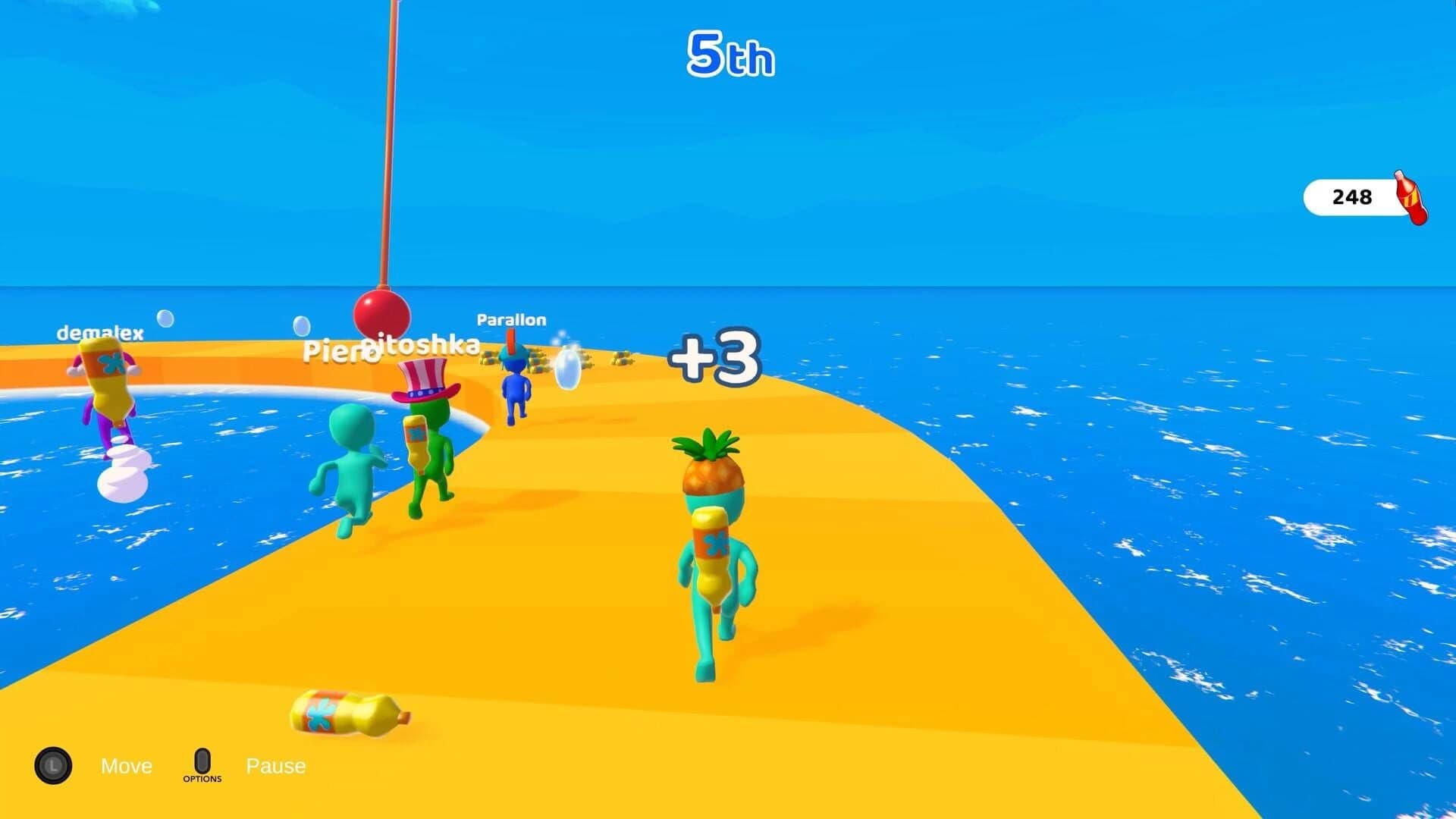1456x819 pixels.
Task: Click the OPTIONS controller button icon
Action: point(202,761)
